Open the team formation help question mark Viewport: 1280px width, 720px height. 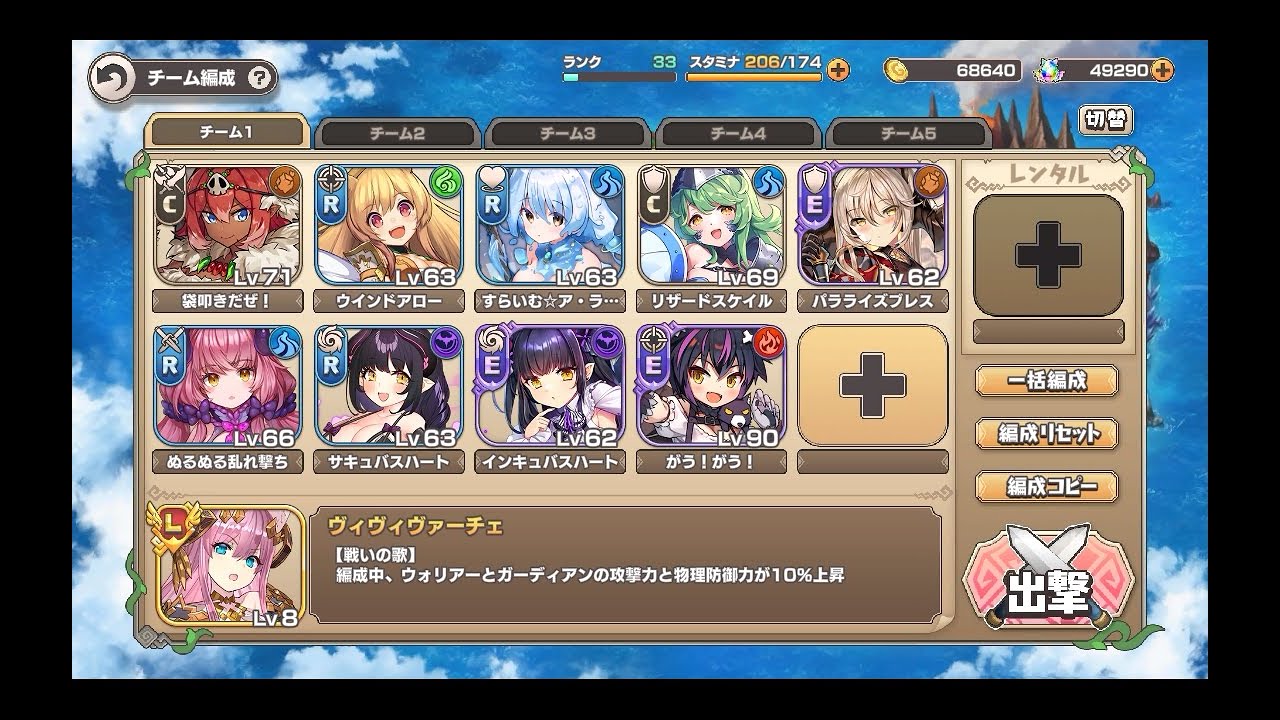point(259,79)
